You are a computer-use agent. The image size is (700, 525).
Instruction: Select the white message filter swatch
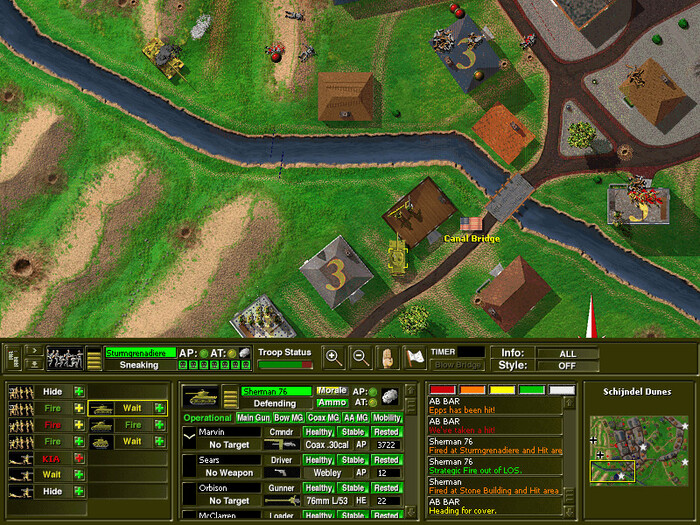[561, 390]
